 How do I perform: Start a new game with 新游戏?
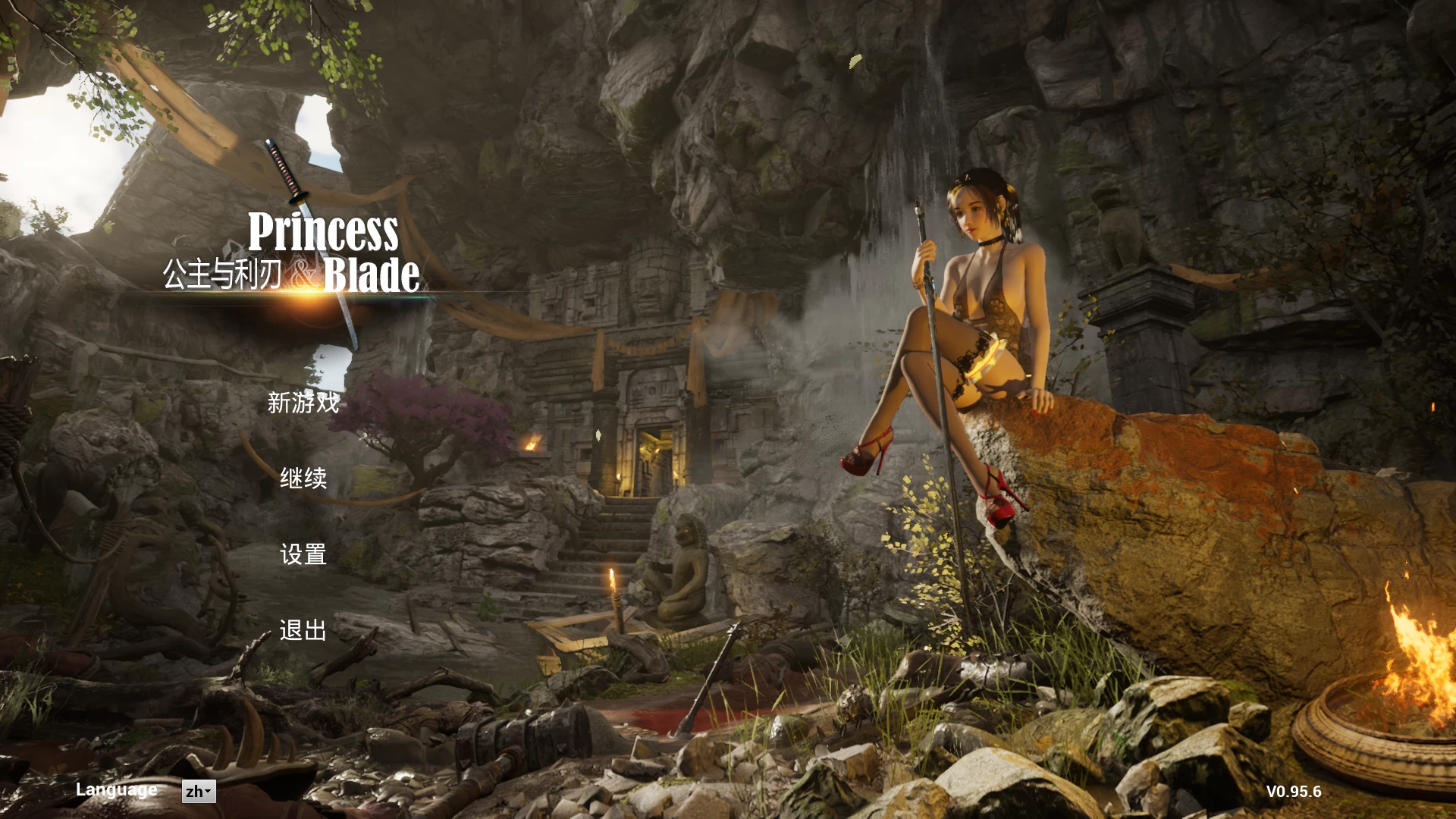[x=303, y=403]
